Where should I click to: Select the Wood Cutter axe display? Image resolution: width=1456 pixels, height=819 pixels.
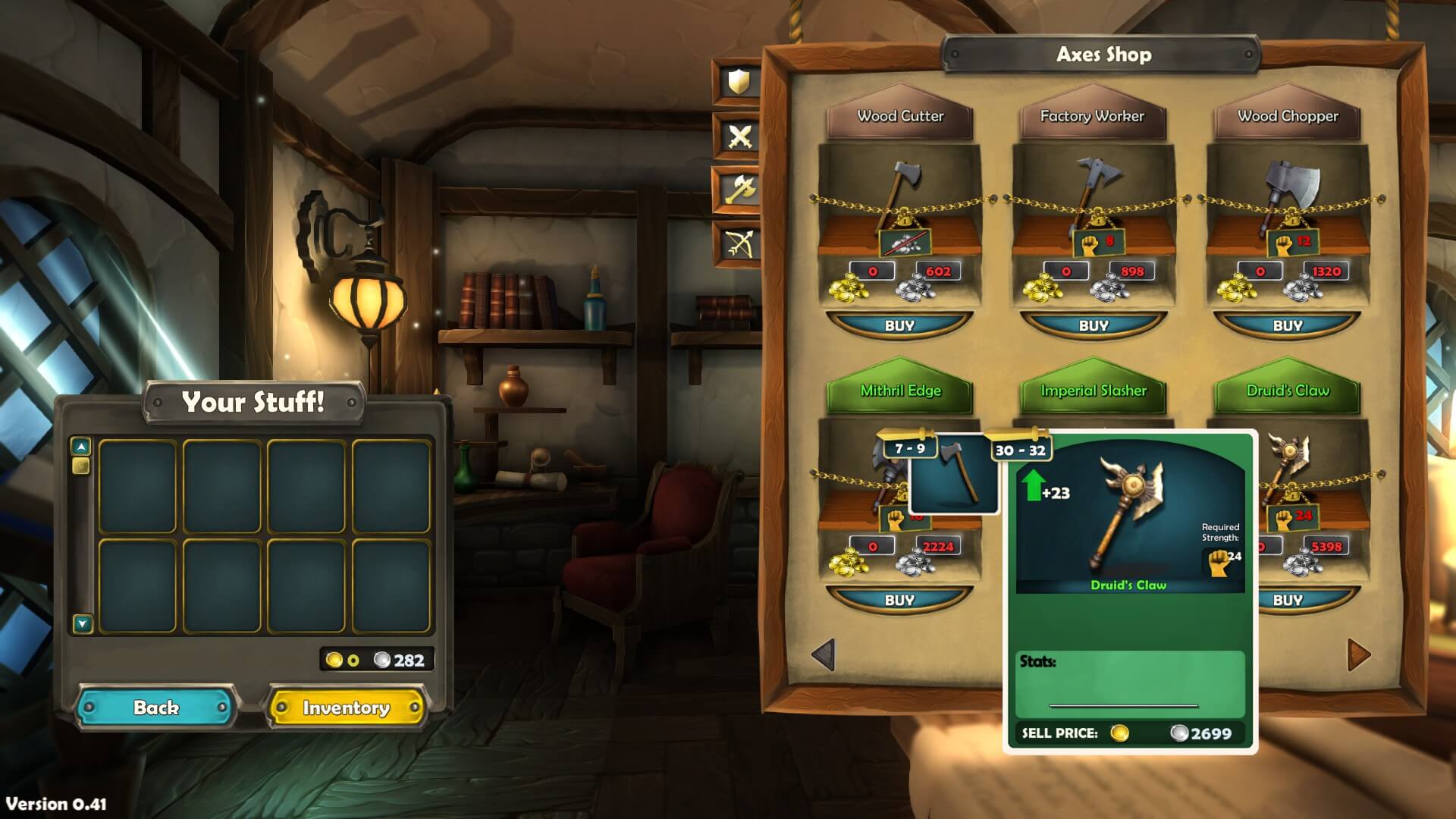[x=899, y=199]
